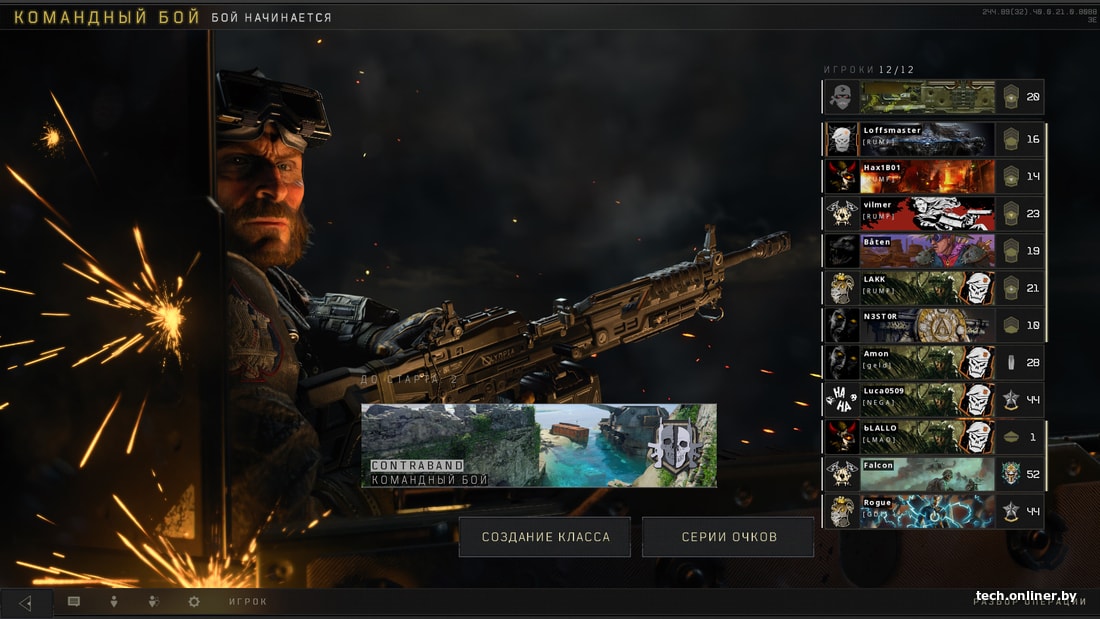The width and height of the screenshot is (1100, 619).
Task: Click the LAKK player row
Action: point(928,288)
